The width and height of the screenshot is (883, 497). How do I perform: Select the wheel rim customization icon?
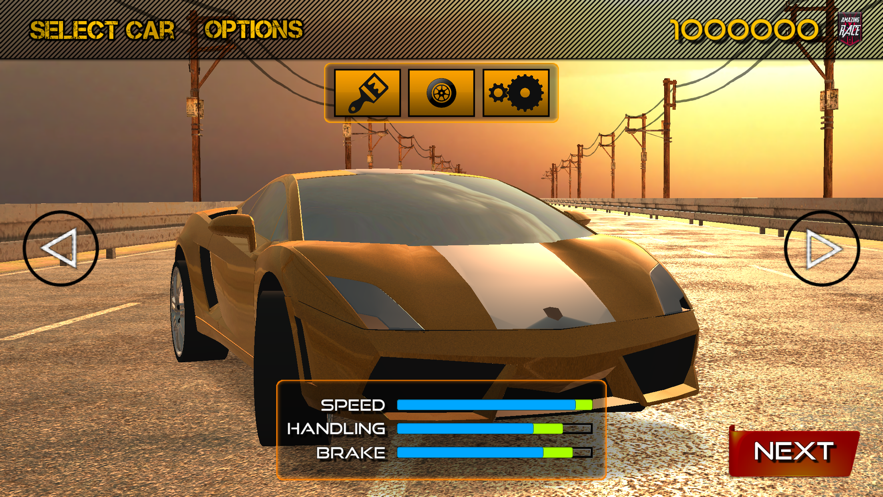[x=441, y=93]
